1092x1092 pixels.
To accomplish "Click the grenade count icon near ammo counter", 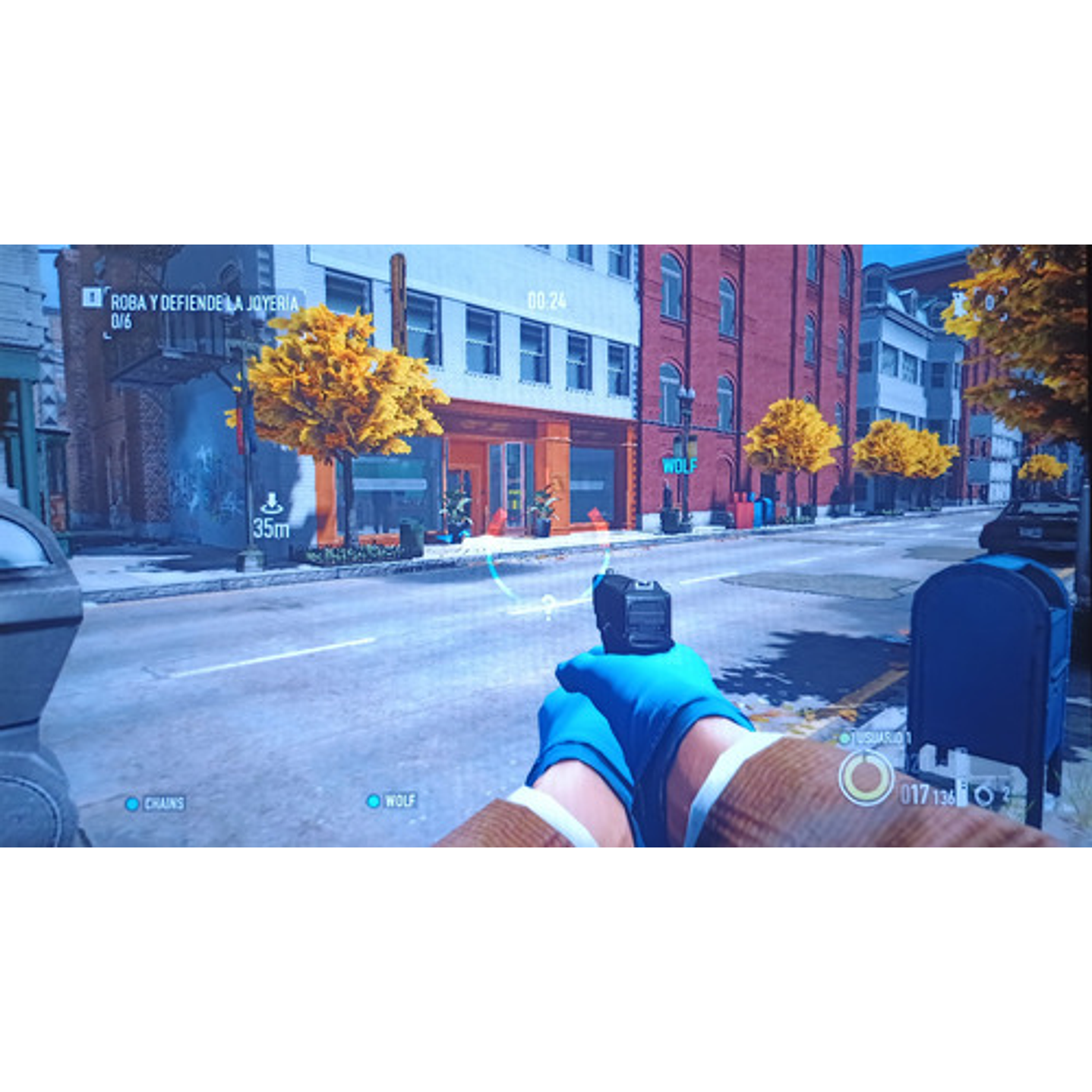I will [x=984, y=796].
